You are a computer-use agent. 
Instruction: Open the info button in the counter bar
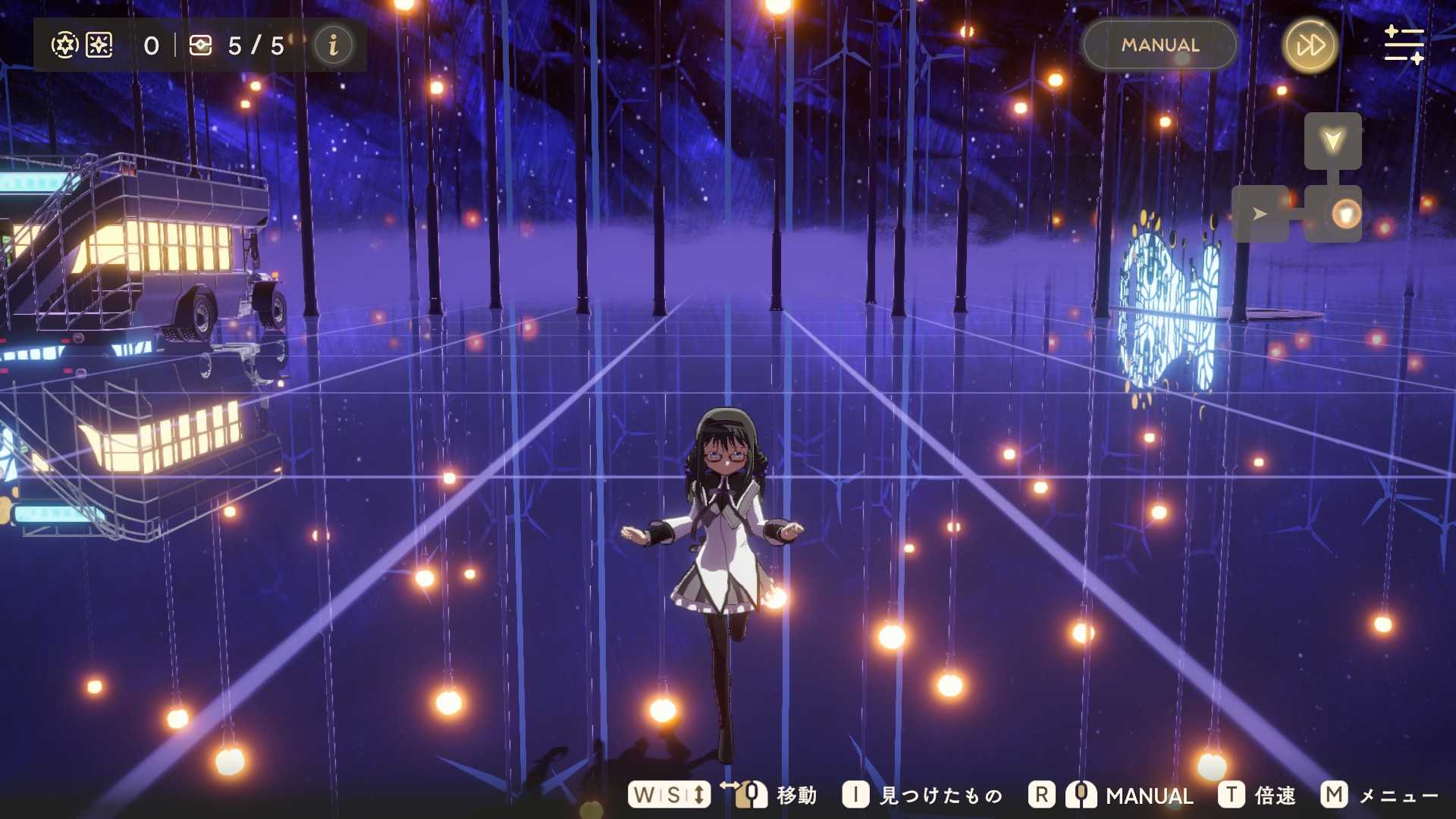coord(333,45)
